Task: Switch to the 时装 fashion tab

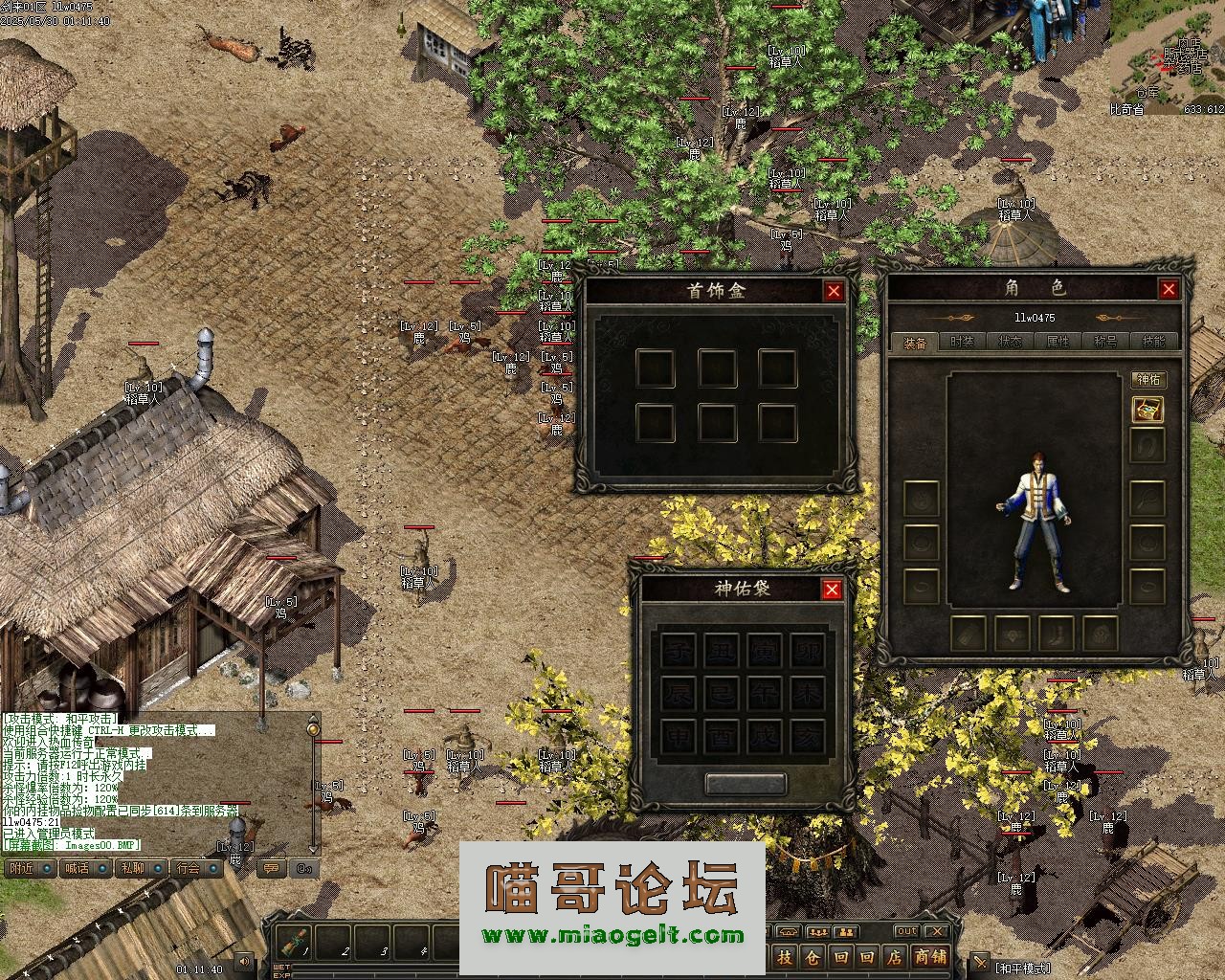Action: point(962,342)
